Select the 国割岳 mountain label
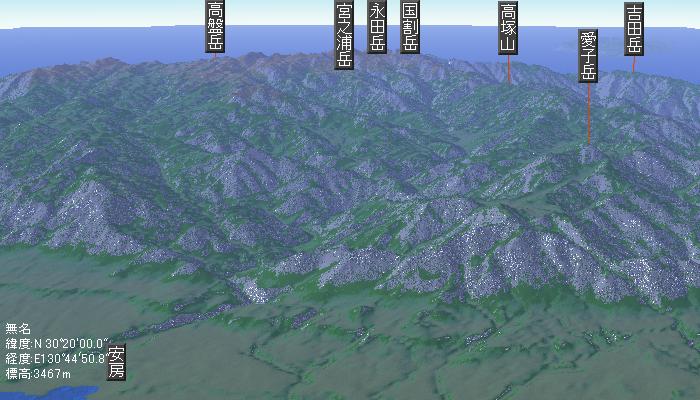Viewport: 700px width, 400px height. point(409,27)
